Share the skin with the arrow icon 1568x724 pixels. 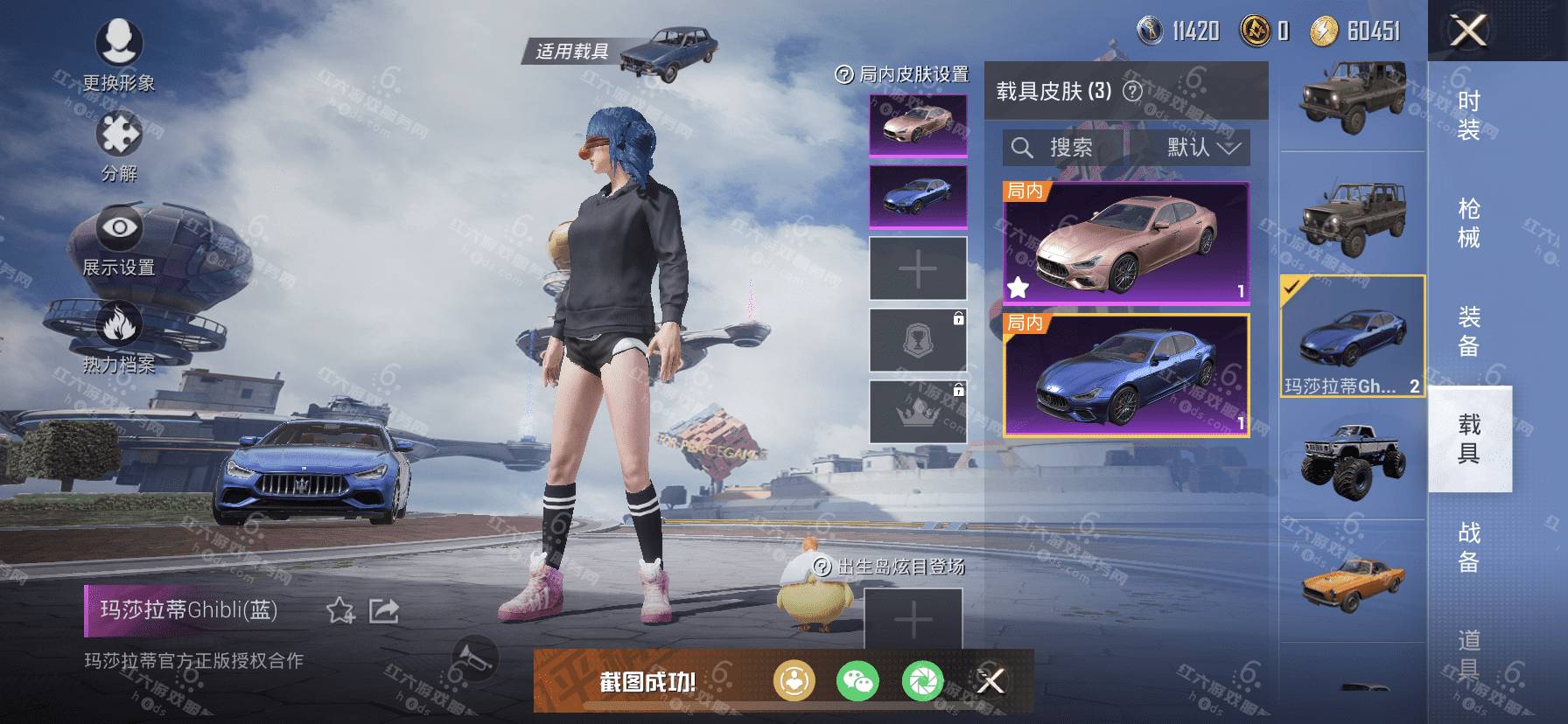point(384,610)
